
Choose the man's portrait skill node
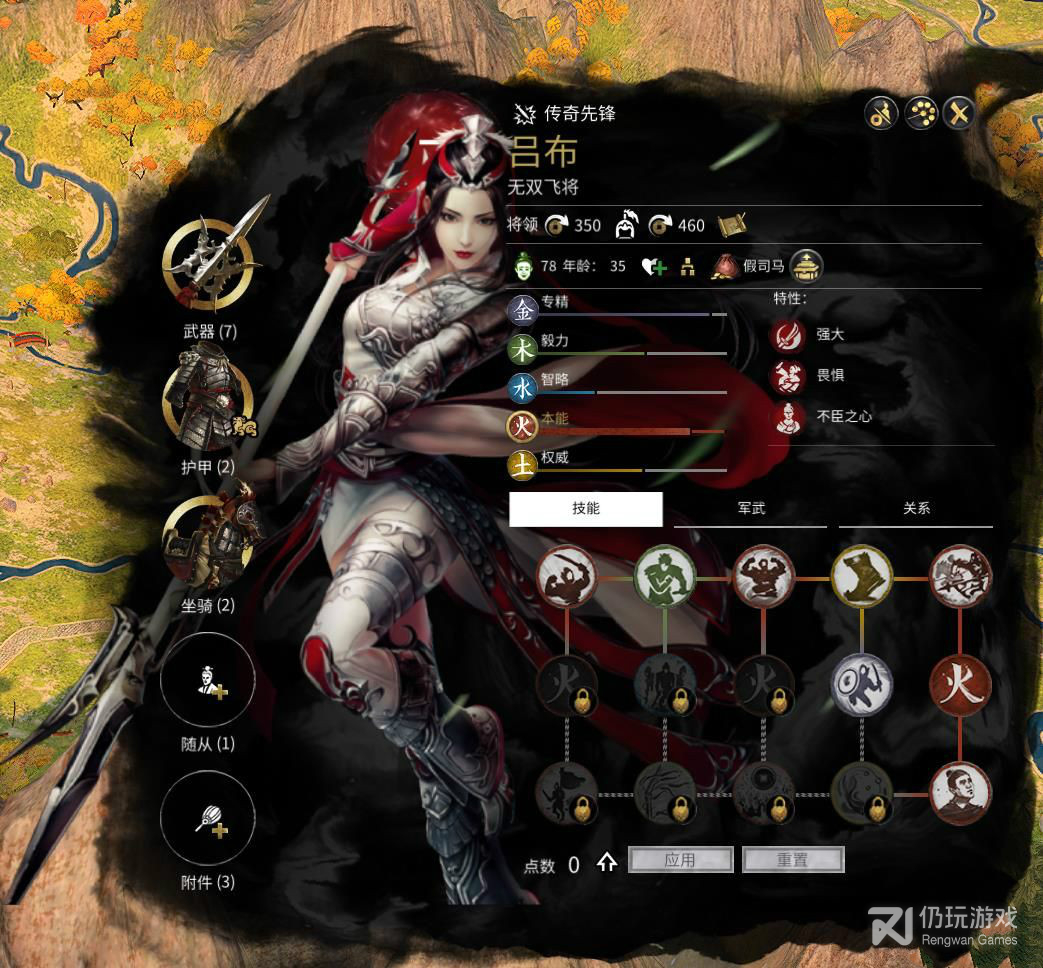pos(960,792)
